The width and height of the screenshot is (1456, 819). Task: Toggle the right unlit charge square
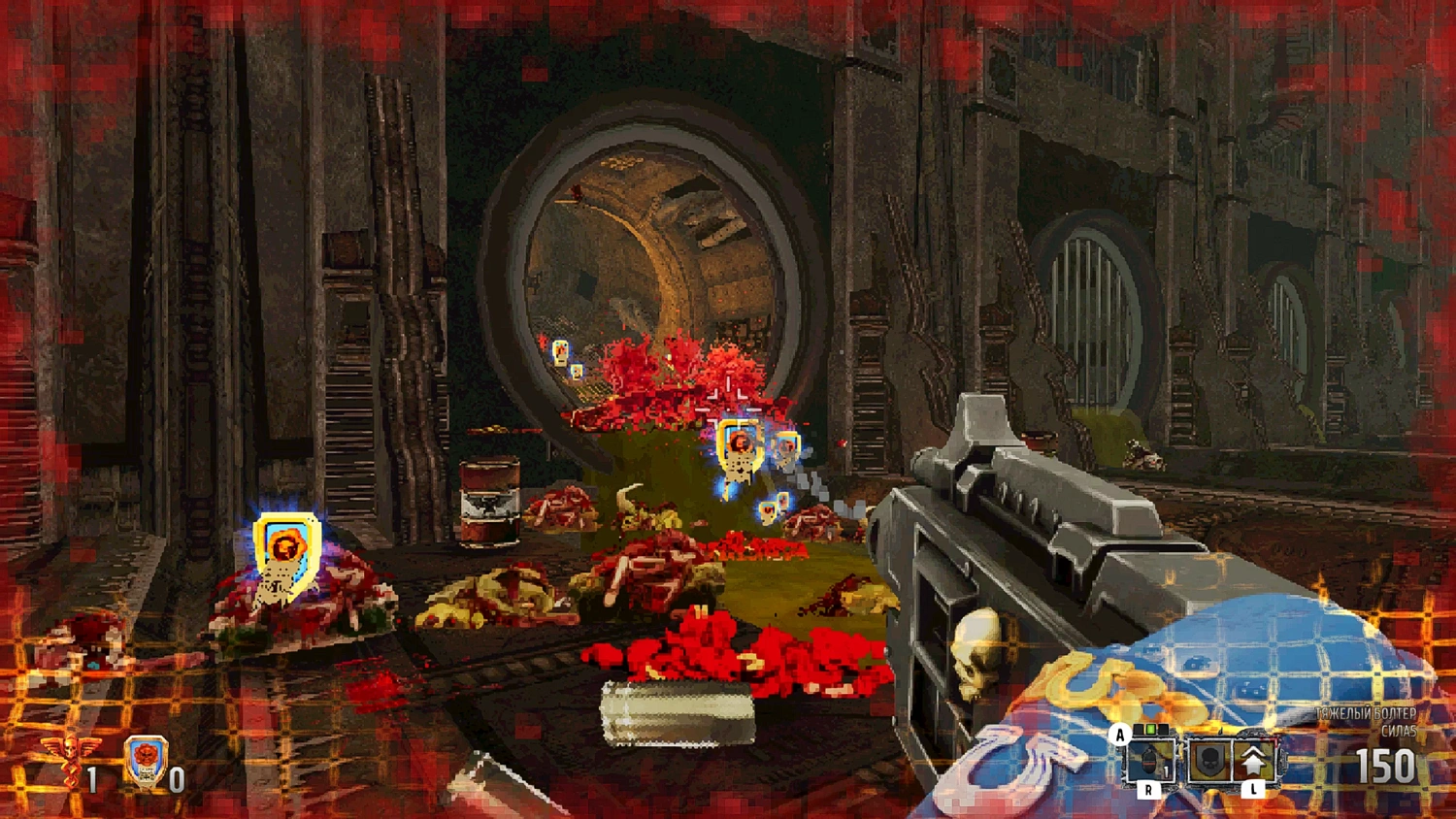click(1163, 728)
